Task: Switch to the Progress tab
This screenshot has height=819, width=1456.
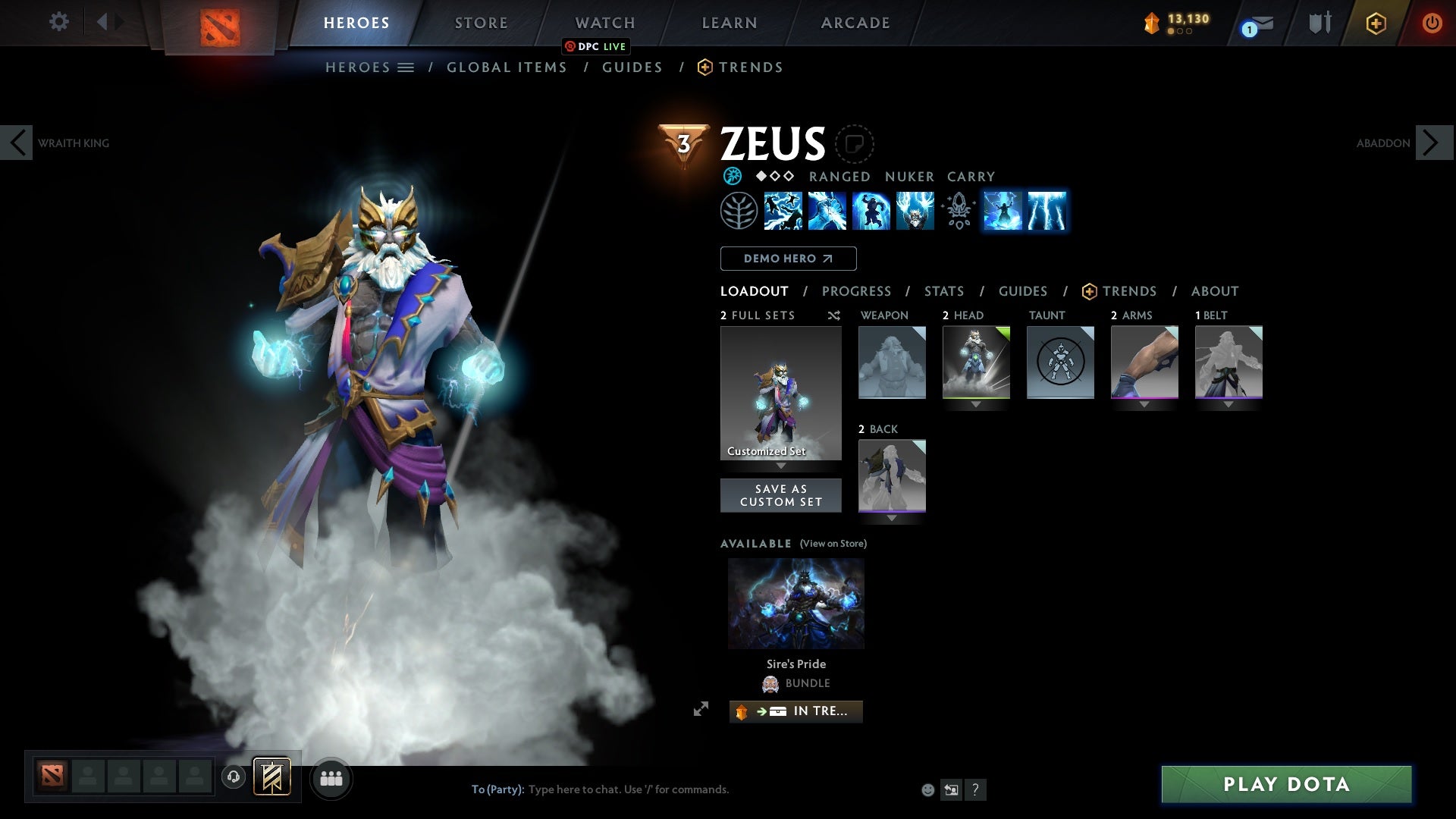Action: pyautogui.click(x=856, y=291)
